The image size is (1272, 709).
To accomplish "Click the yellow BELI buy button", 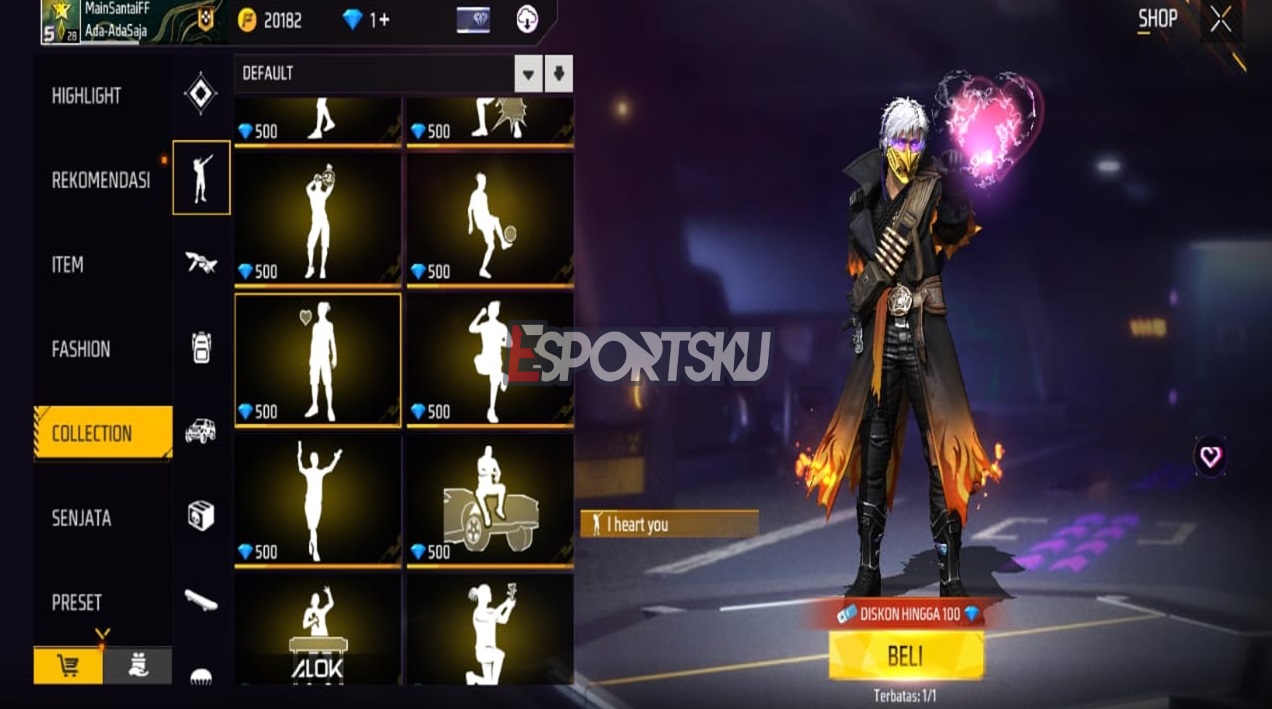I will coord(906,656).
